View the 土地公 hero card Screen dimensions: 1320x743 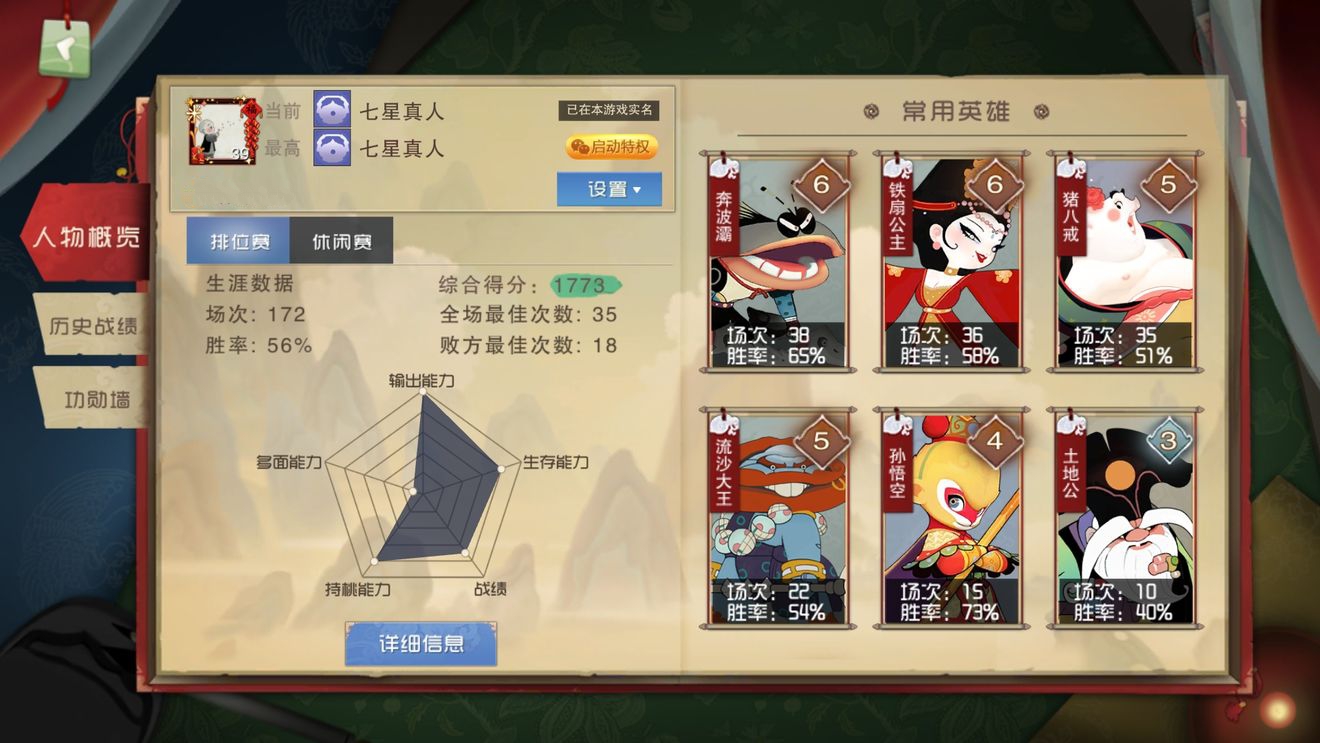coord(1125,517)
